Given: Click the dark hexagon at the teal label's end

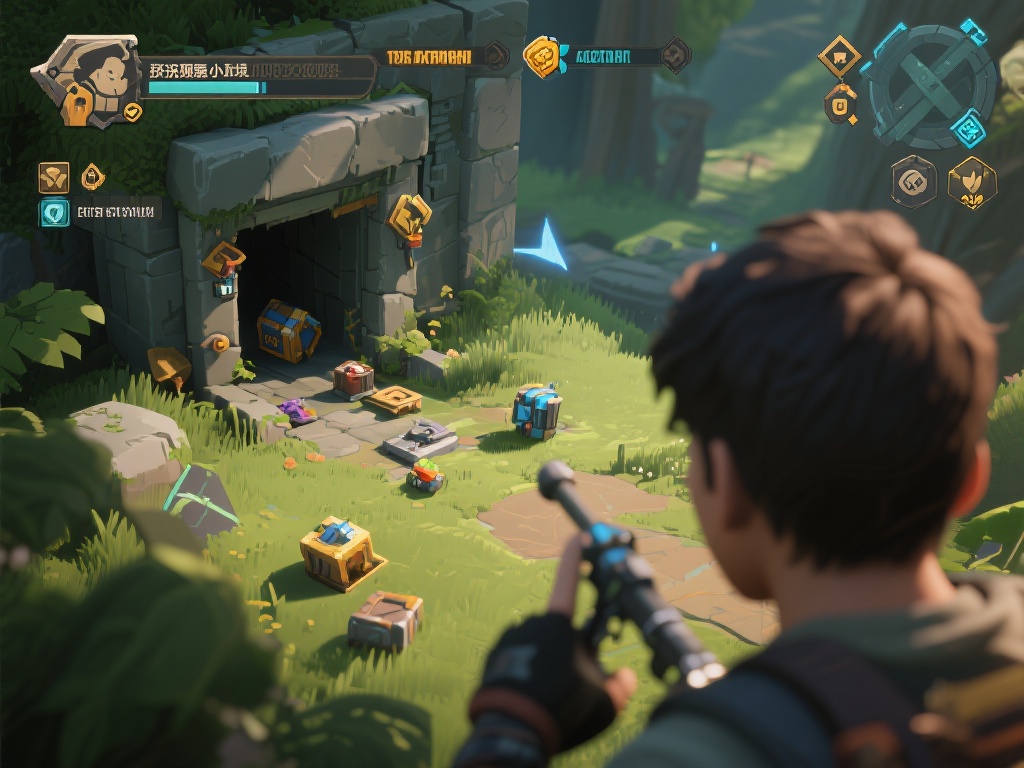Looking at the screenshot, I should [676, 54].
